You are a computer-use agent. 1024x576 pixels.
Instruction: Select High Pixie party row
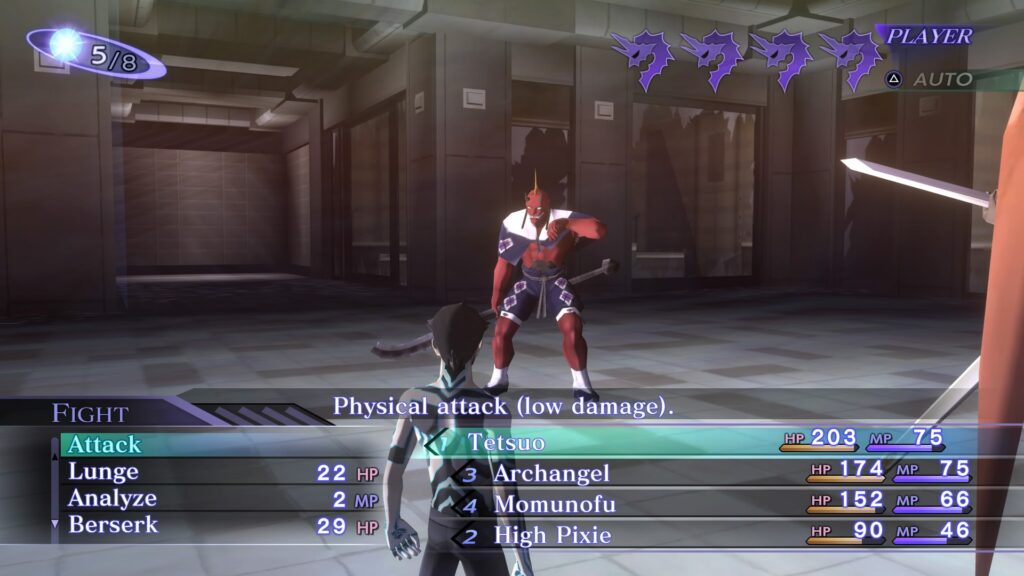coord(552,535)
